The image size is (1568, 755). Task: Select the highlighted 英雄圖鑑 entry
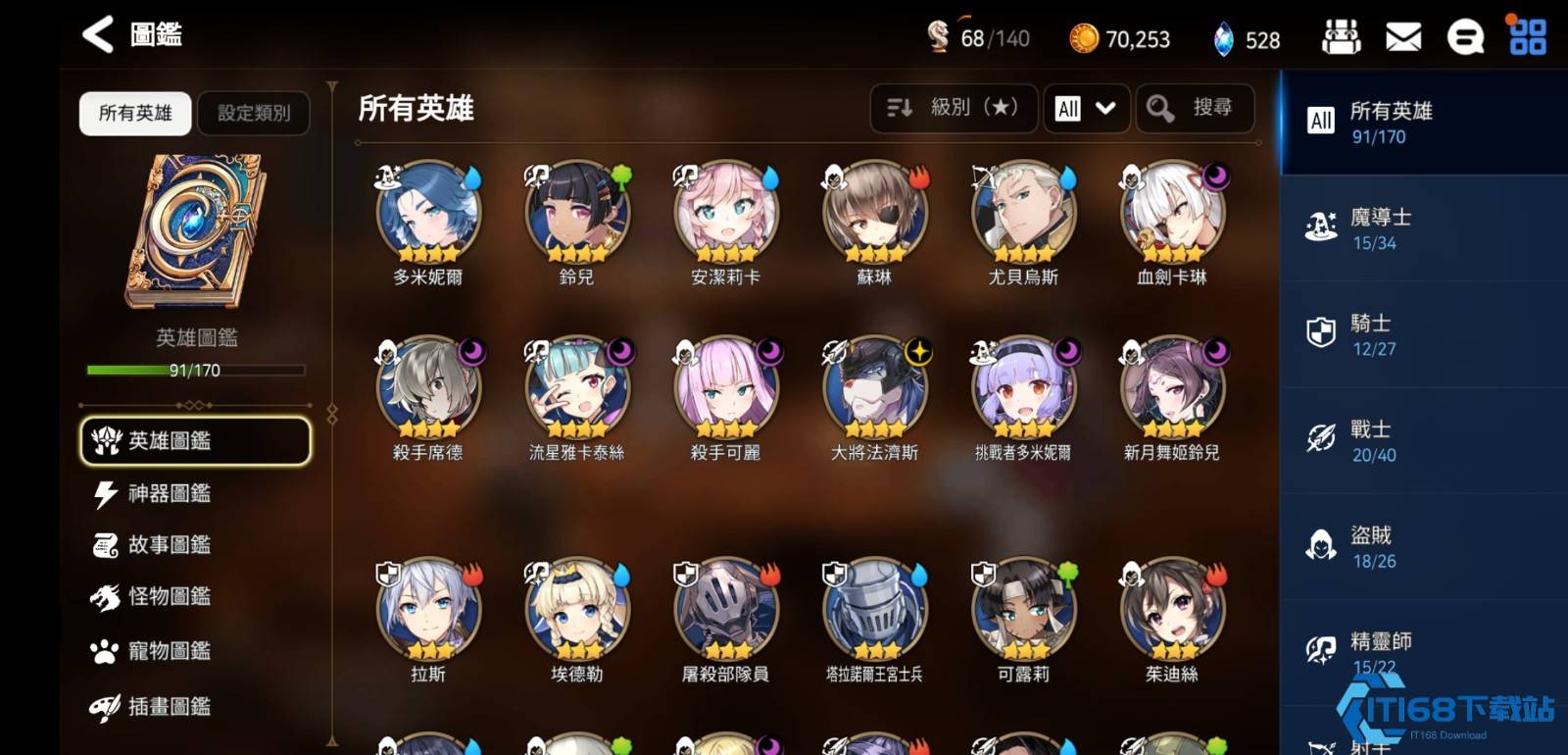(x=194, y=440)
